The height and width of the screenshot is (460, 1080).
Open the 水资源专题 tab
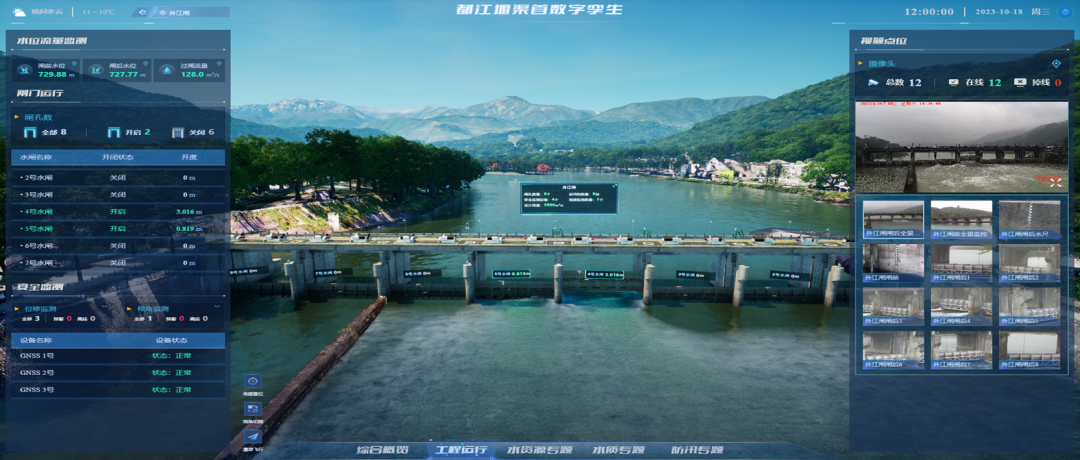[x=540, y=450]
